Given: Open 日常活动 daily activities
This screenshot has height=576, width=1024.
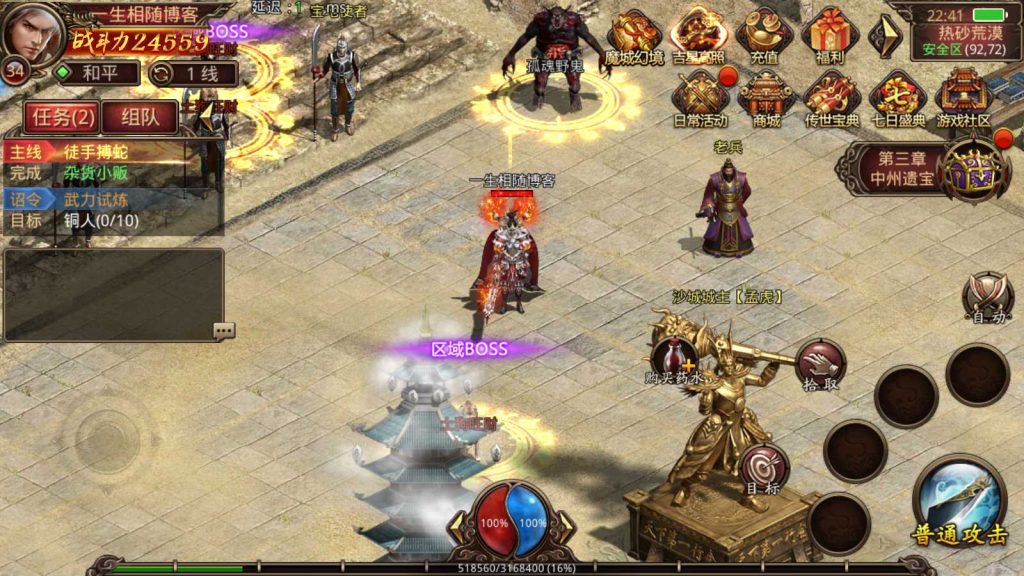Looking at the screenshot, I should pyautogui.click(x=700, y=99).
